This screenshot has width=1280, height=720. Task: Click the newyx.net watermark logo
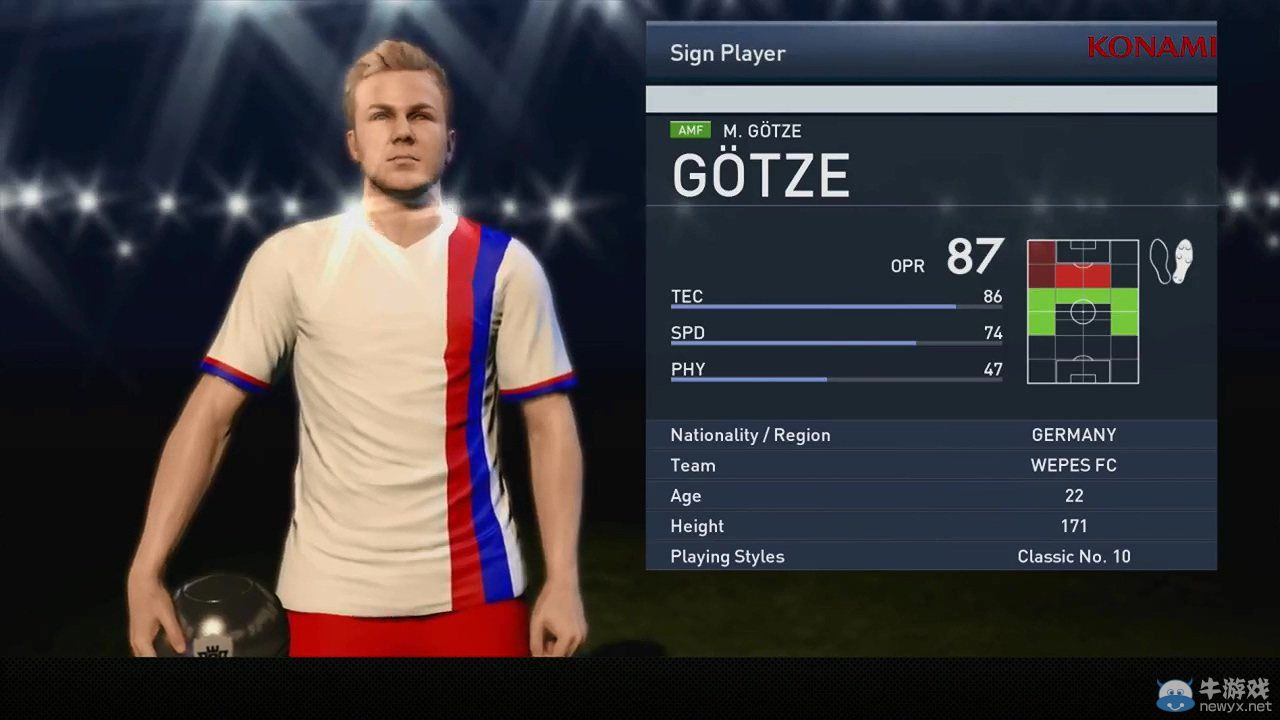coord(1214,695)
